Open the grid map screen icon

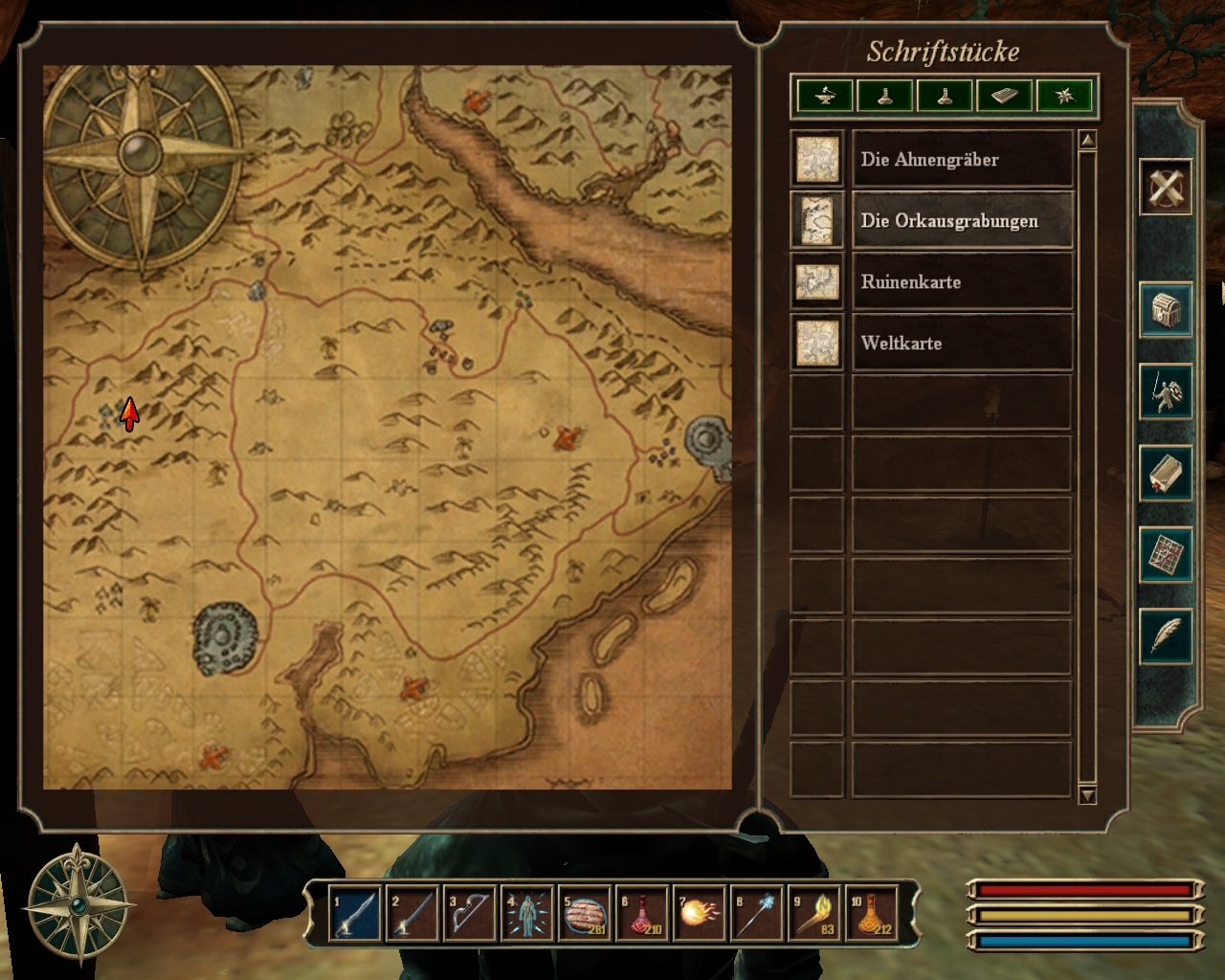pyautogui.click(x=1166, y=554)
